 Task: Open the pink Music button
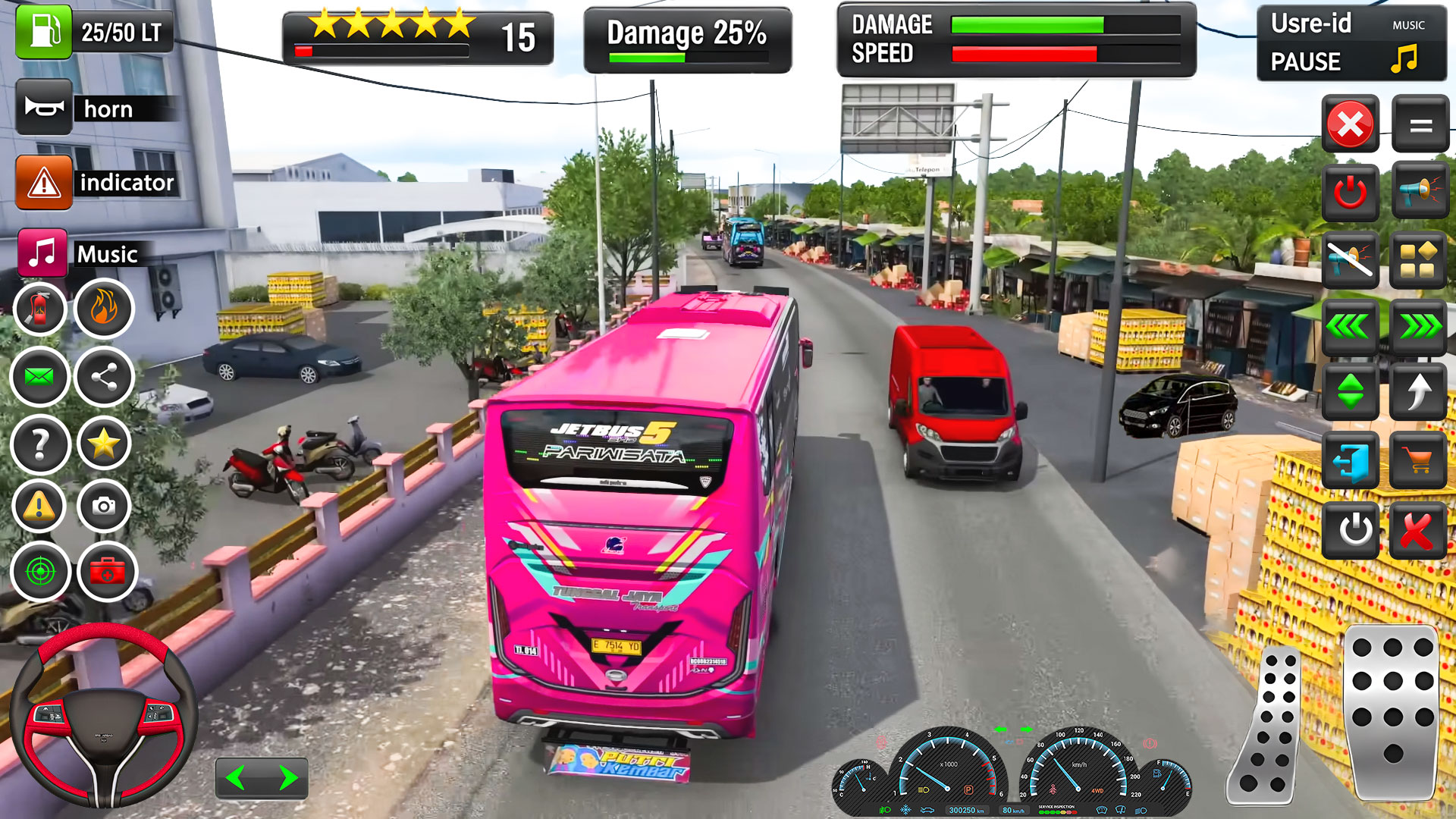(42, 253)
